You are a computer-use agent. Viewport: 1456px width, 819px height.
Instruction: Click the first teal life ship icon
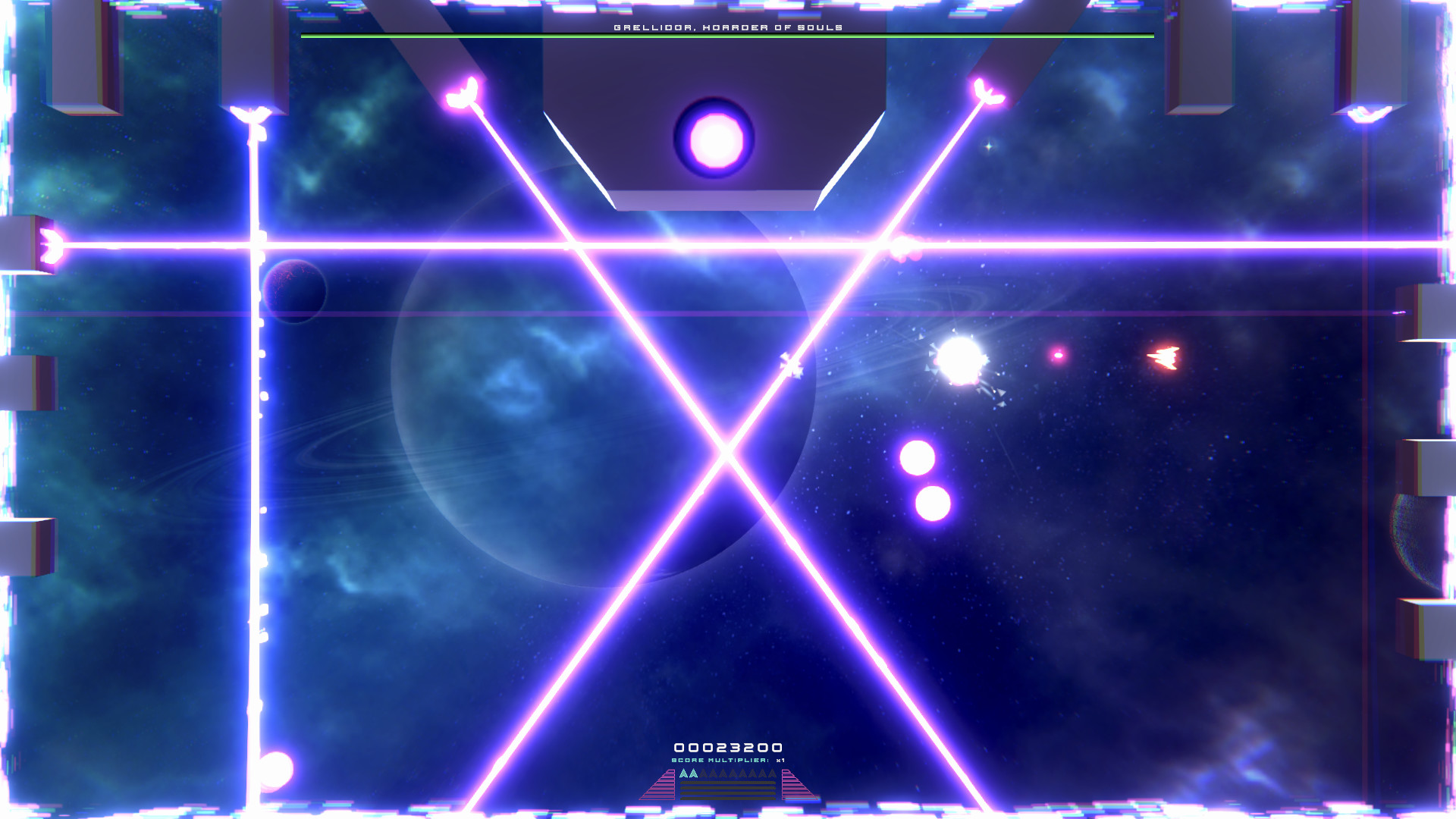click(x=684, y=773)
